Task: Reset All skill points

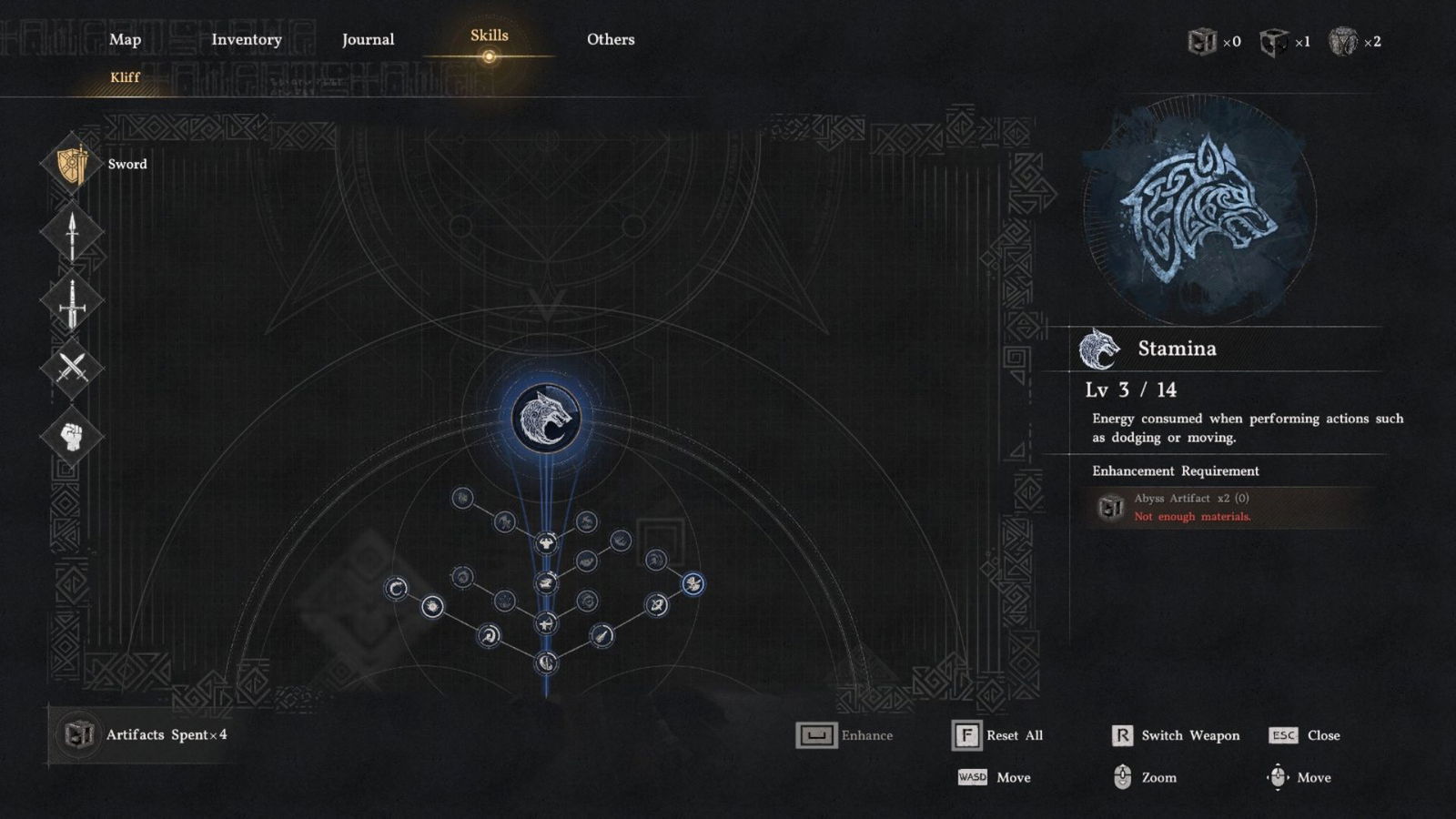Action: (x=997, y=735)
